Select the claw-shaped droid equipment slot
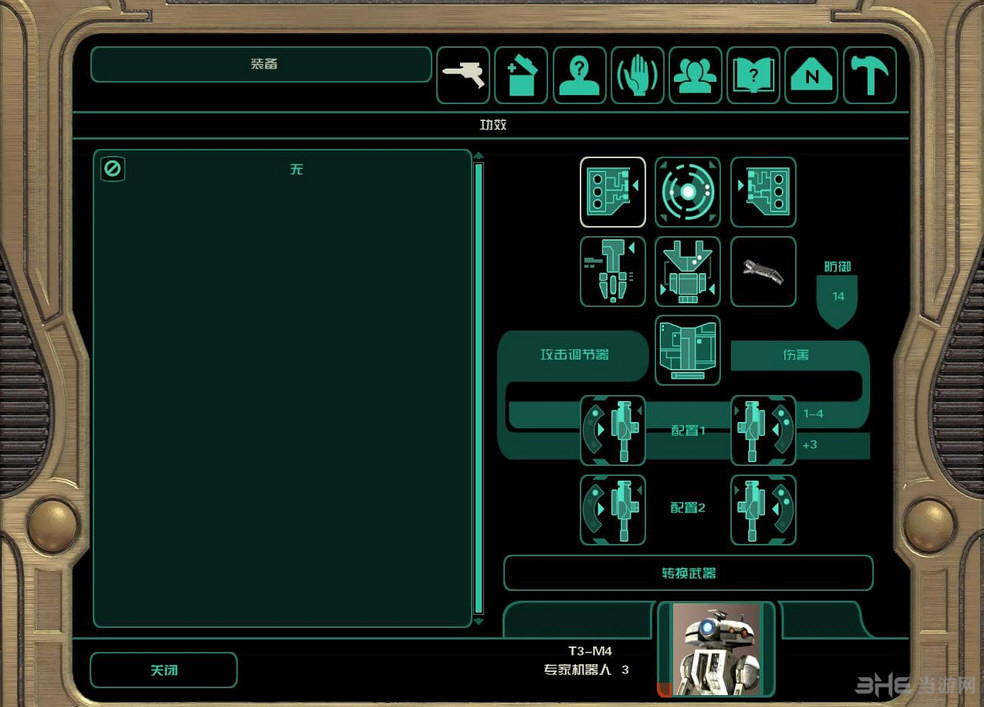Image resolution: width=984 pixels, height=707 pixels. [x=688, y=271]
